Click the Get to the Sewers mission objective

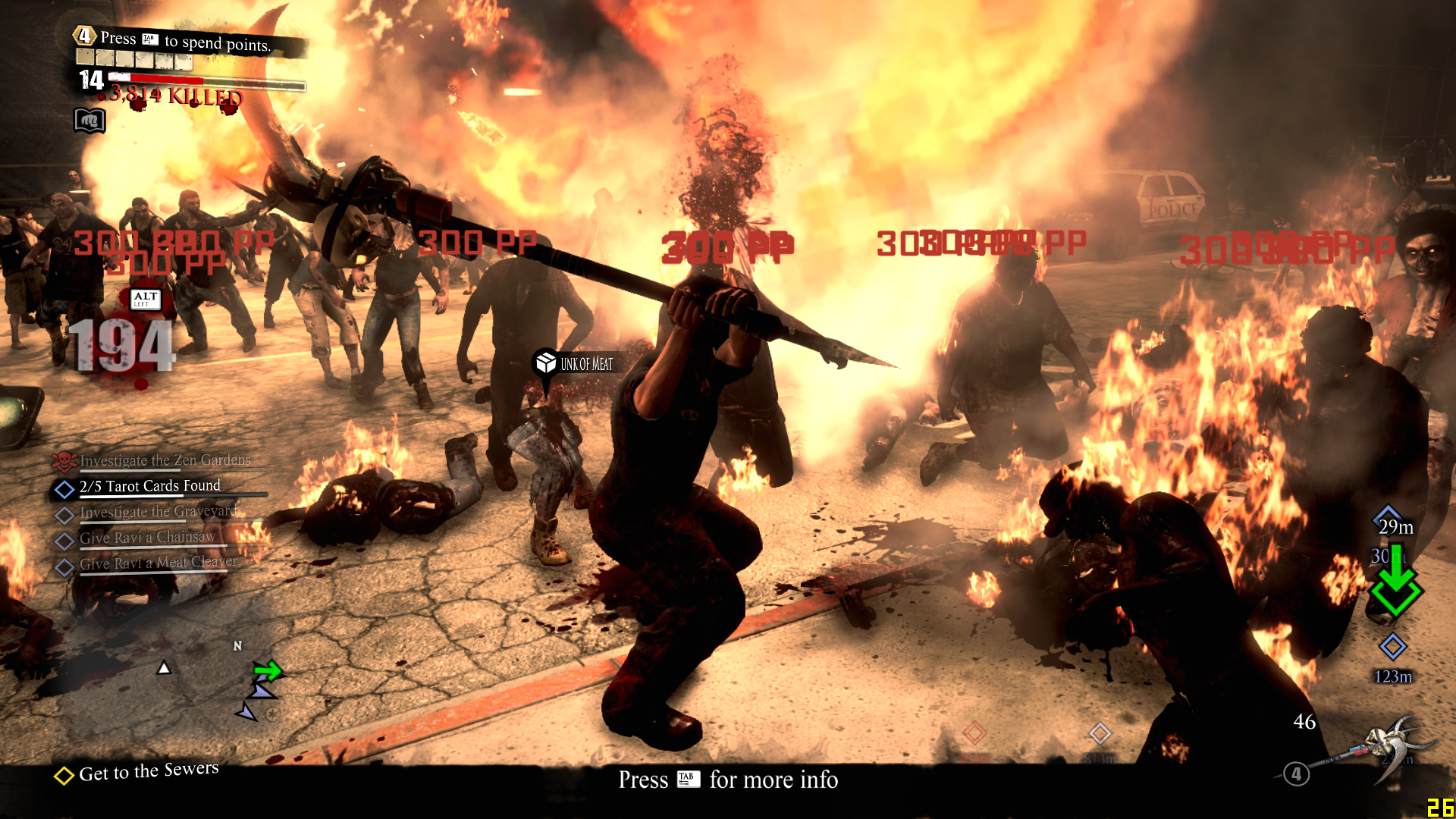click(148, 772)
